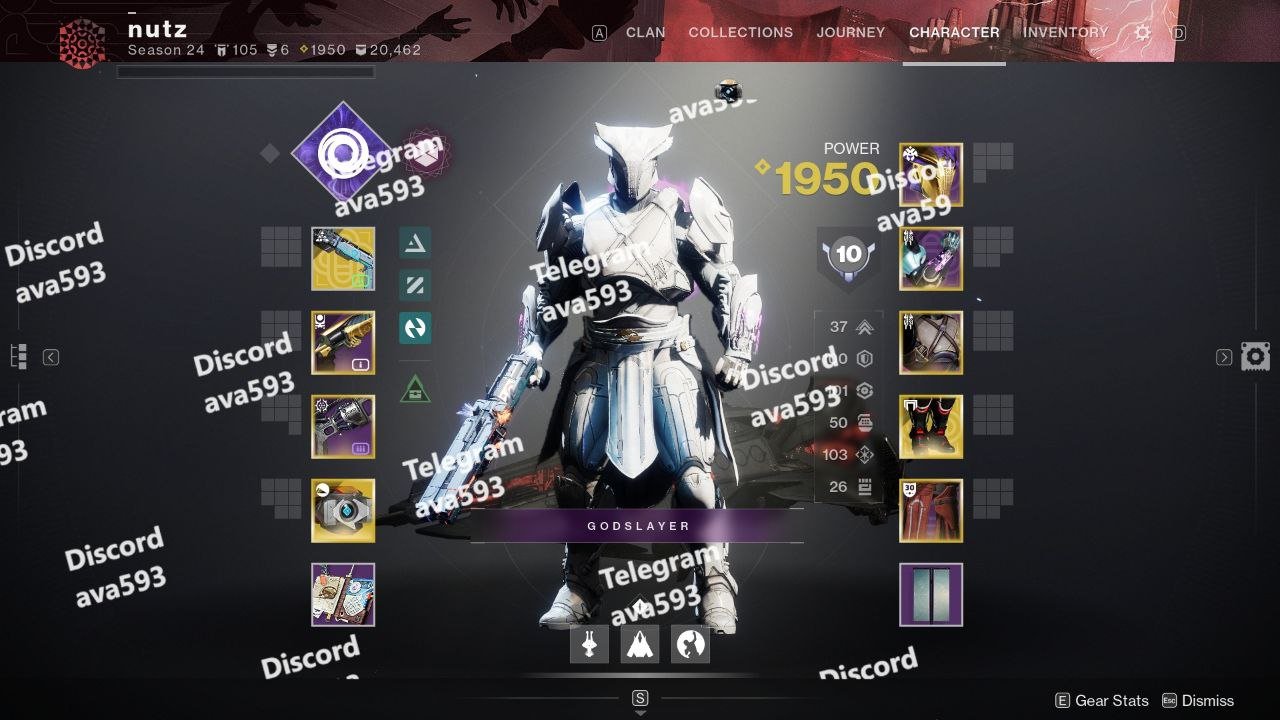Screen dimensions: 1280x720
Task: Open the Ghost shell slot
Action: [x=343, y=511]
